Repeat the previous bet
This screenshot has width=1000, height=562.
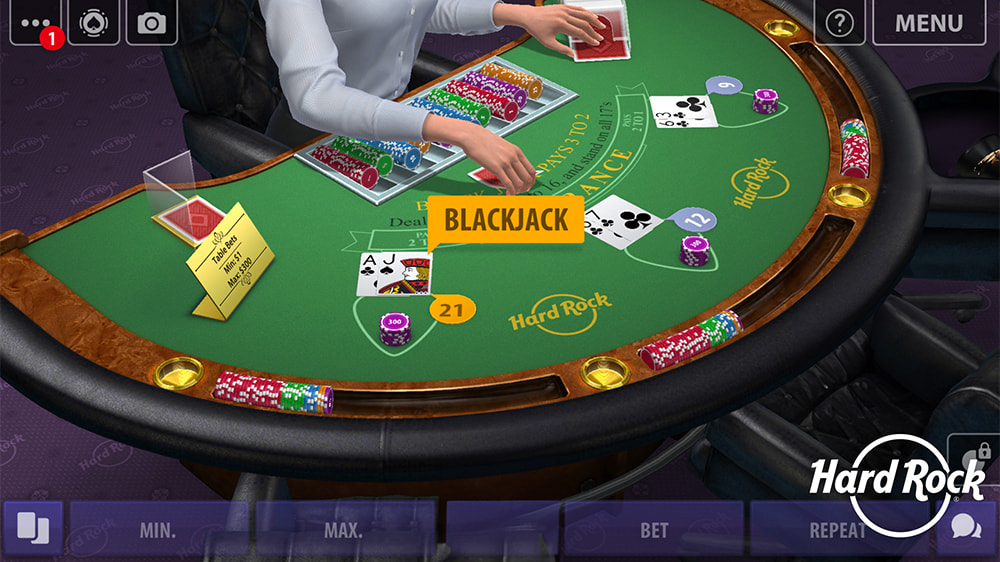[x=836, y=529]
